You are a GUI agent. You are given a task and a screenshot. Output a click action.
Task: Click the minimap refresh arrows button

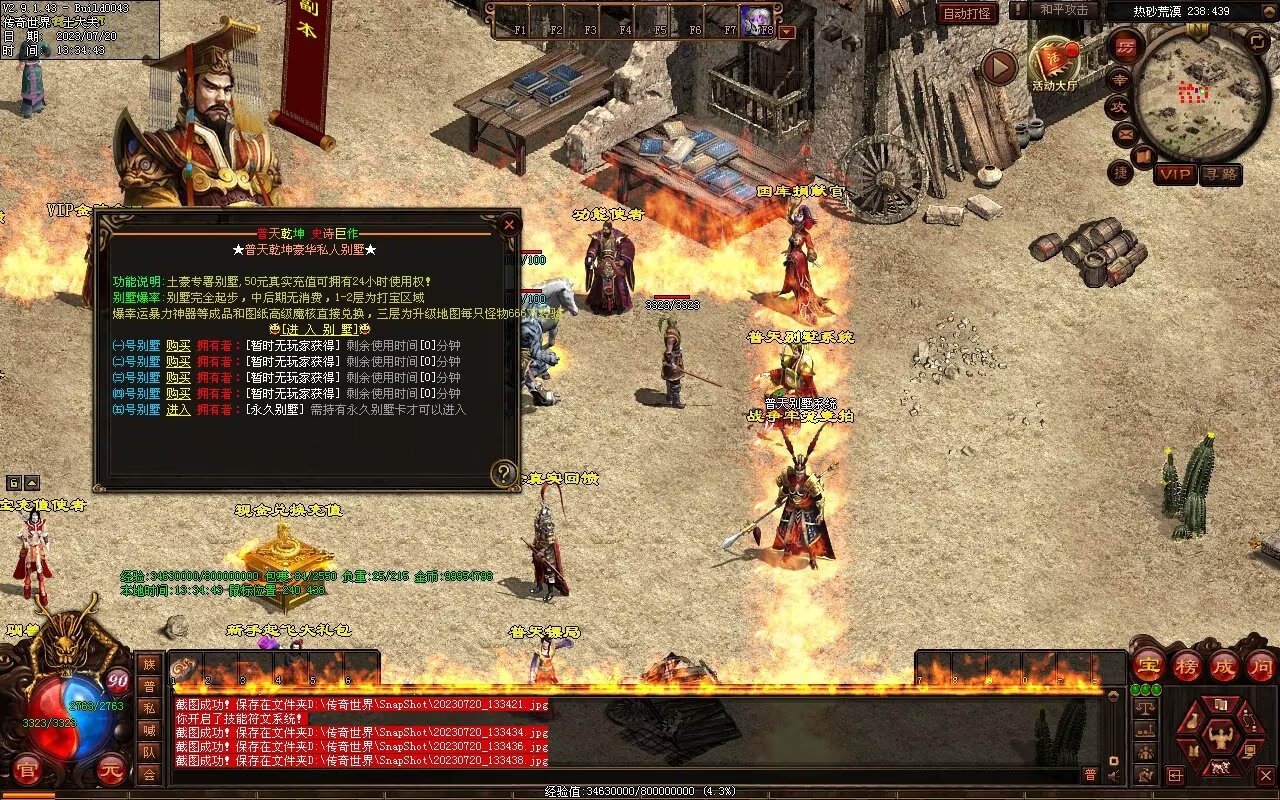click(x=1258, y=41)
